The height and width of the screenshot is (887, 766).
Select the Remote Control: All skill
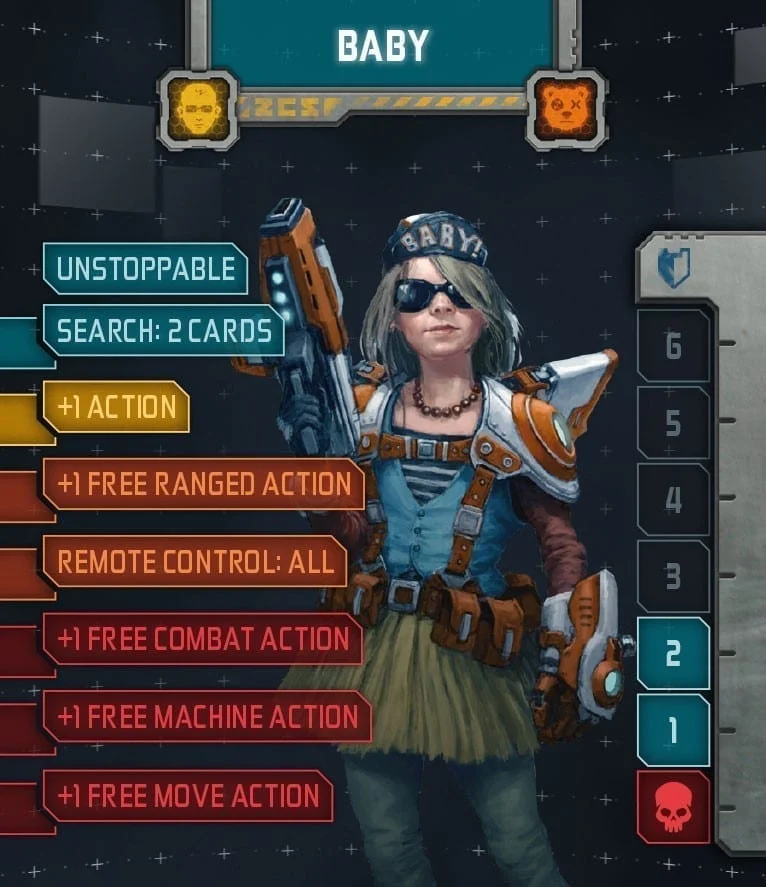(x=194, y=562)
